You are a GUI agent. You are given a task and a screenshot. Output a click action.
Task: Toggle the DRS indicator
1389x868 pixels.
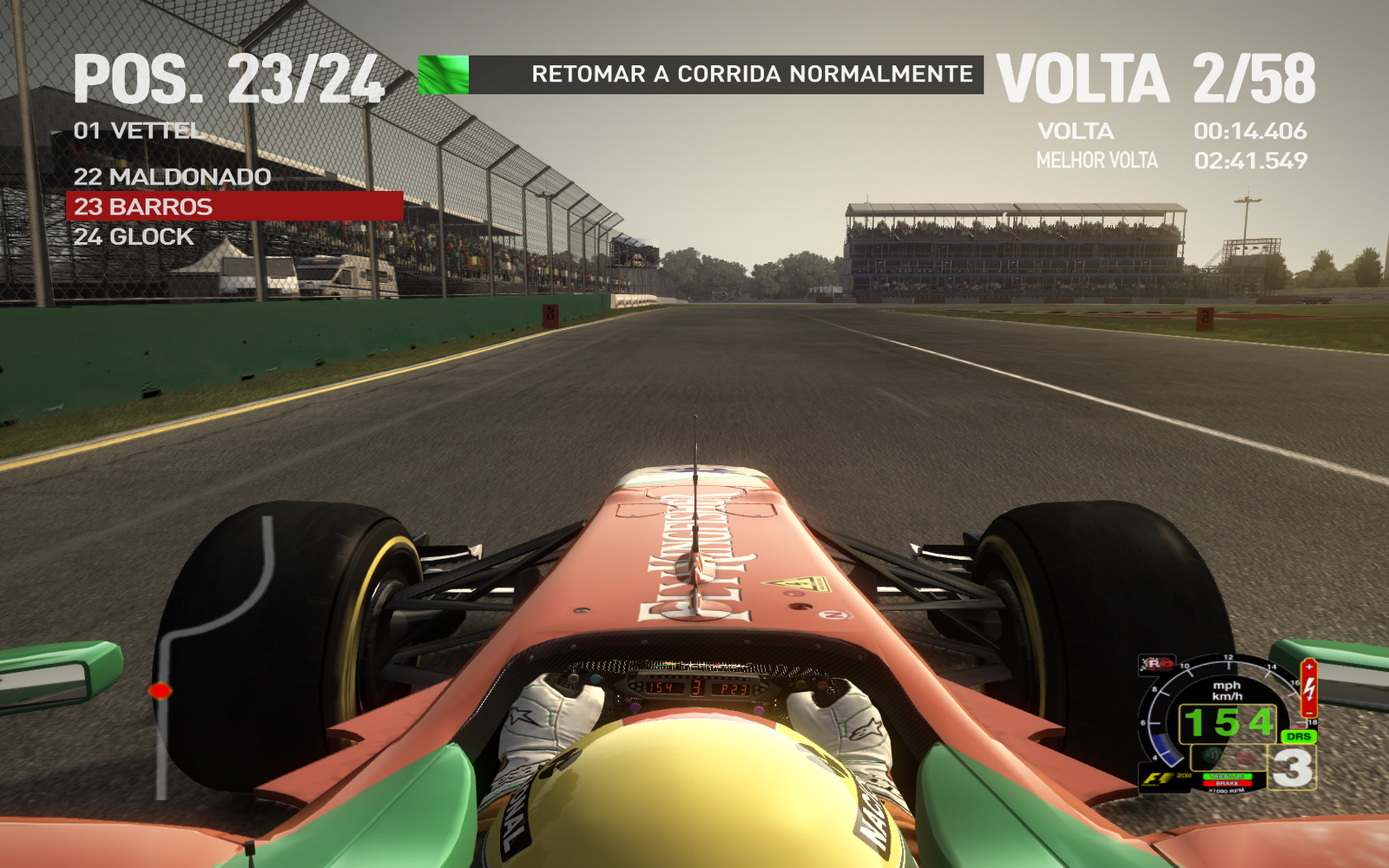[x=1299, y=736]
